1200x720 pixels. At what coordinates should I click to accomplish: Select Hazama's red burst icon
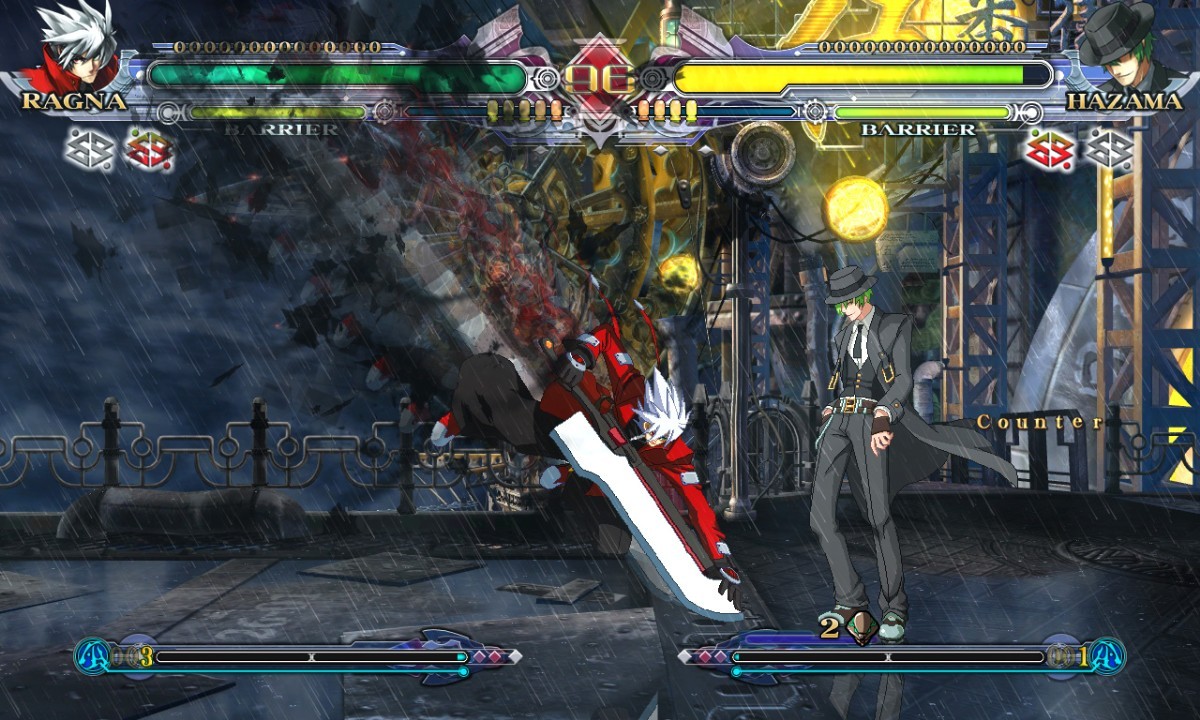coord(1051,150)
